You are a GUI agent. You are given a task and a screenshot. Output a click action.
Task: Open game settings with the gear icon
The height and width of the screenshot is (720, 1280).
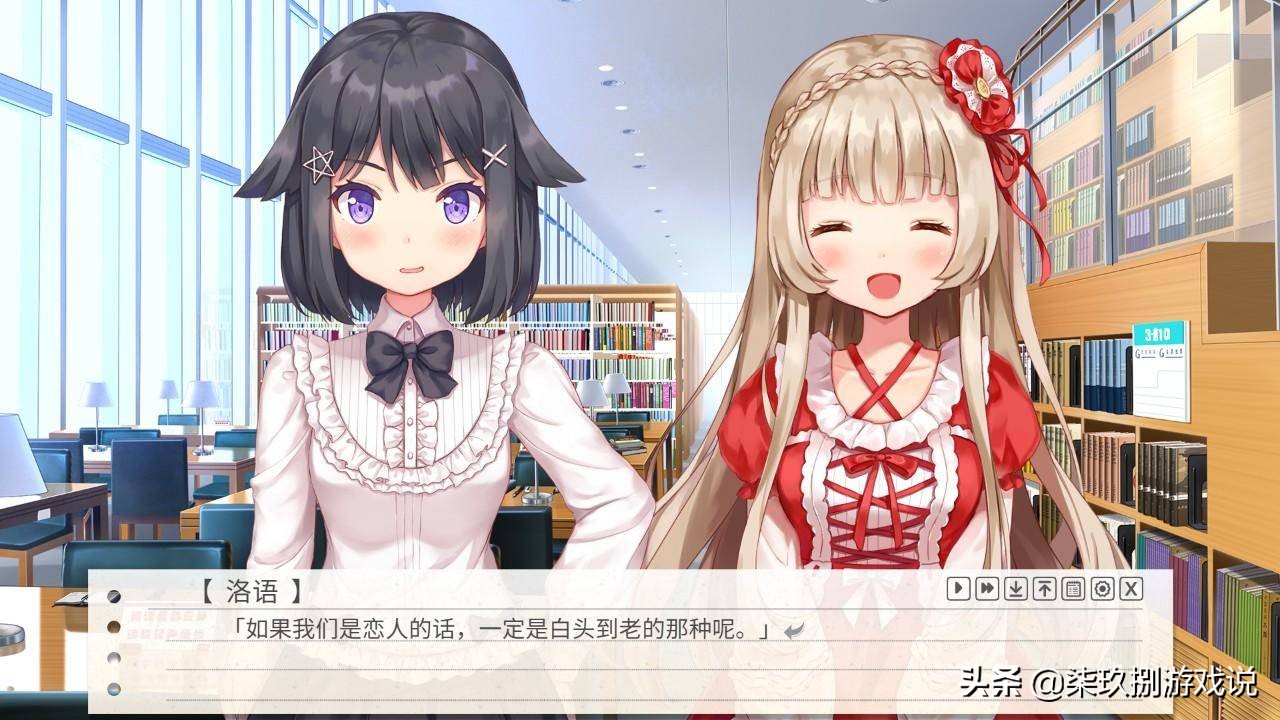point(1101,589)
